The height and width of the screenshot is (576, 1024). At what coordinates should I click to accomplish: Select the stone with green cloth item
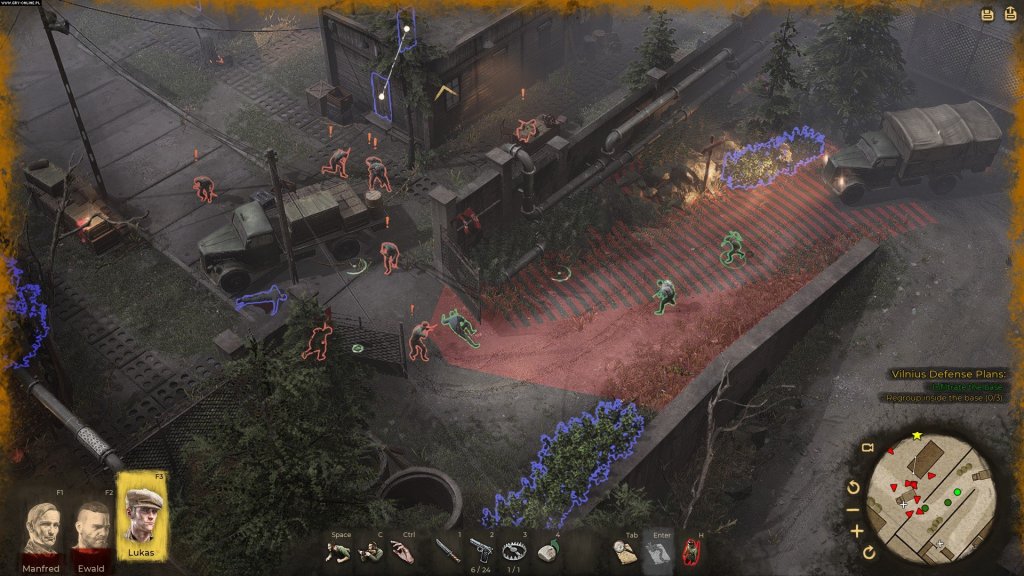click(546, 552)
